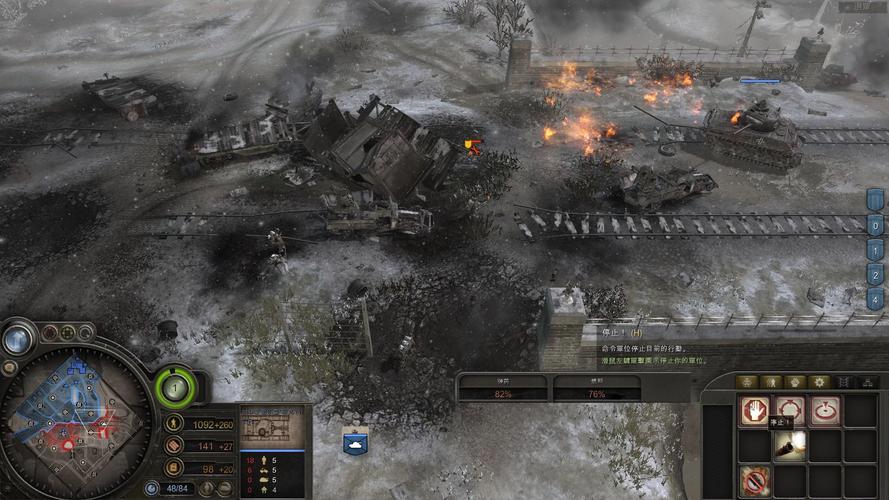The image size is (889, 500).
Task: Open the gear icon tab above commands
Action: [x=819, y=382]
